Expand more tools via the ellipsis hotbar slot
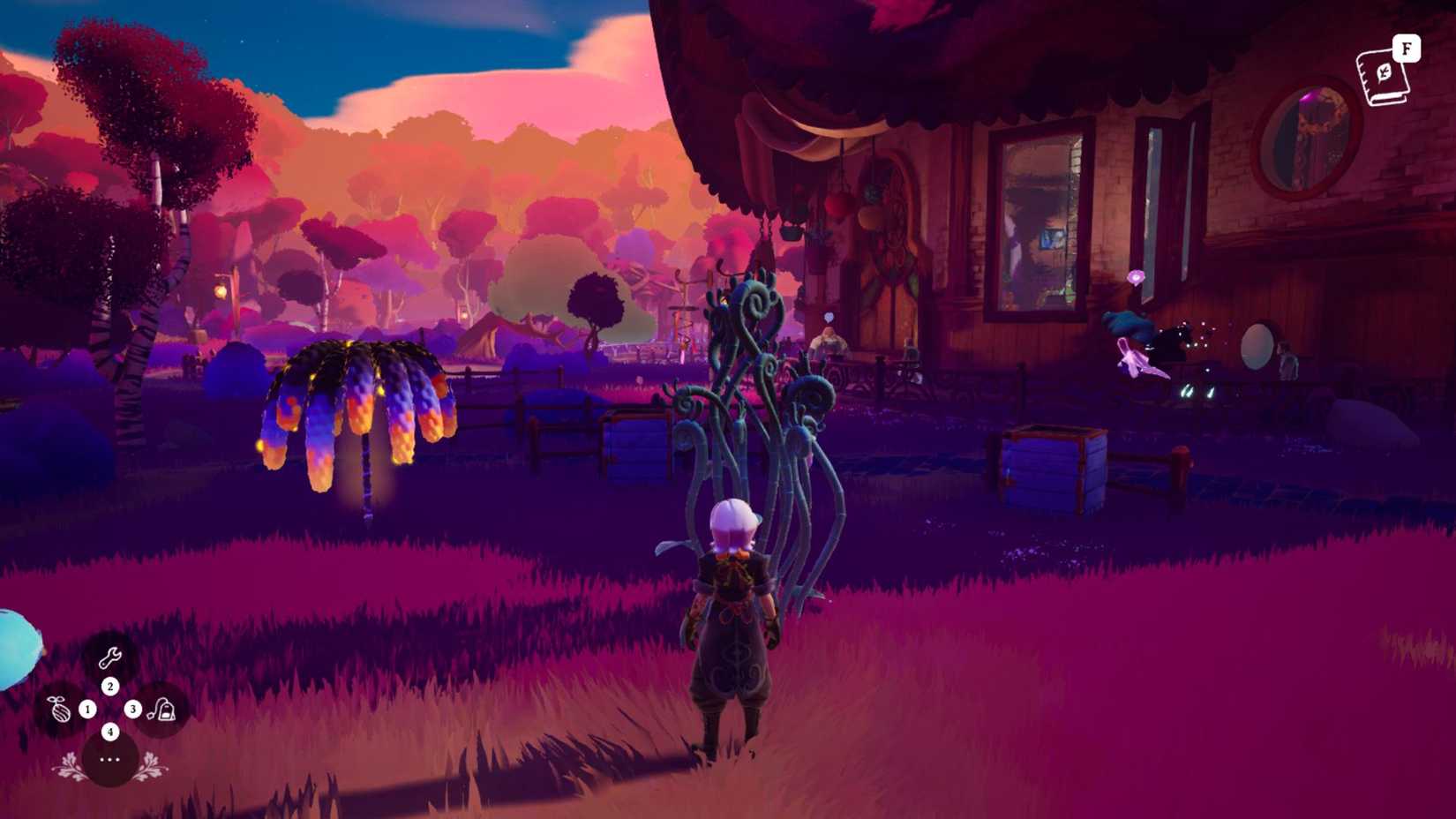This screenshot has width=1456, height=819. (x=110, y=761)
